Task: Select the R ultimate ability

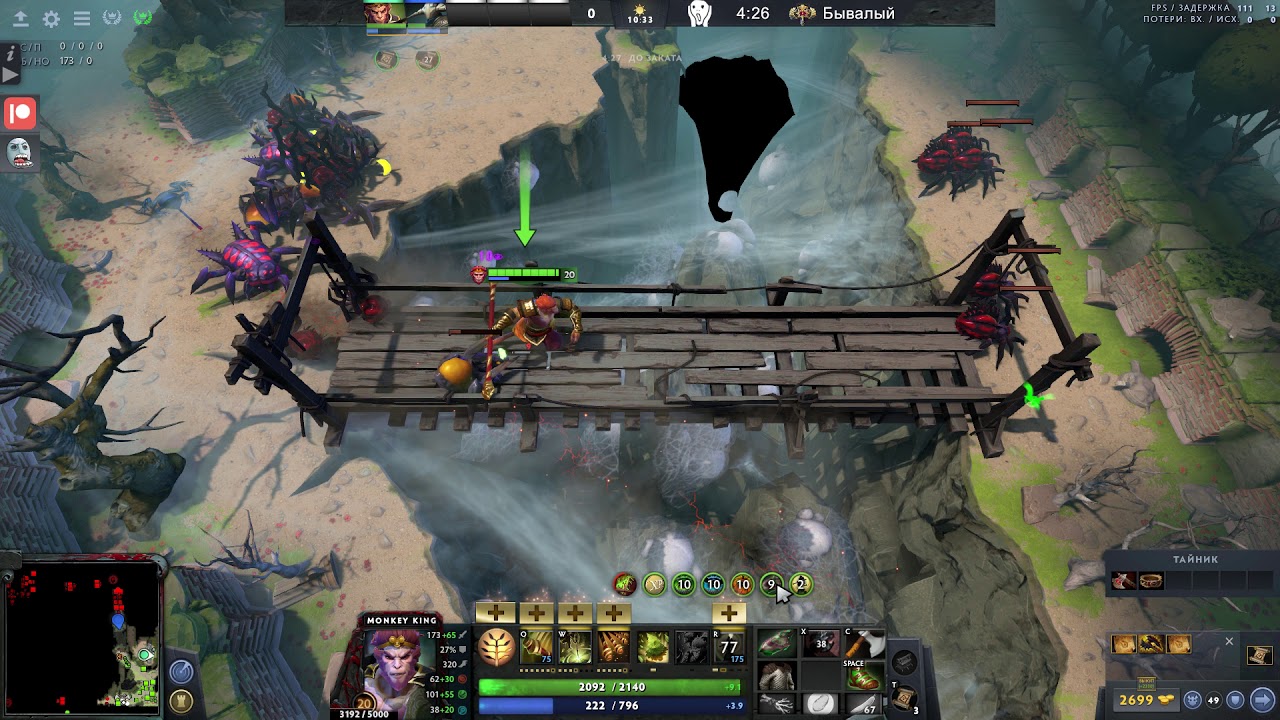Action: (727, 647)
